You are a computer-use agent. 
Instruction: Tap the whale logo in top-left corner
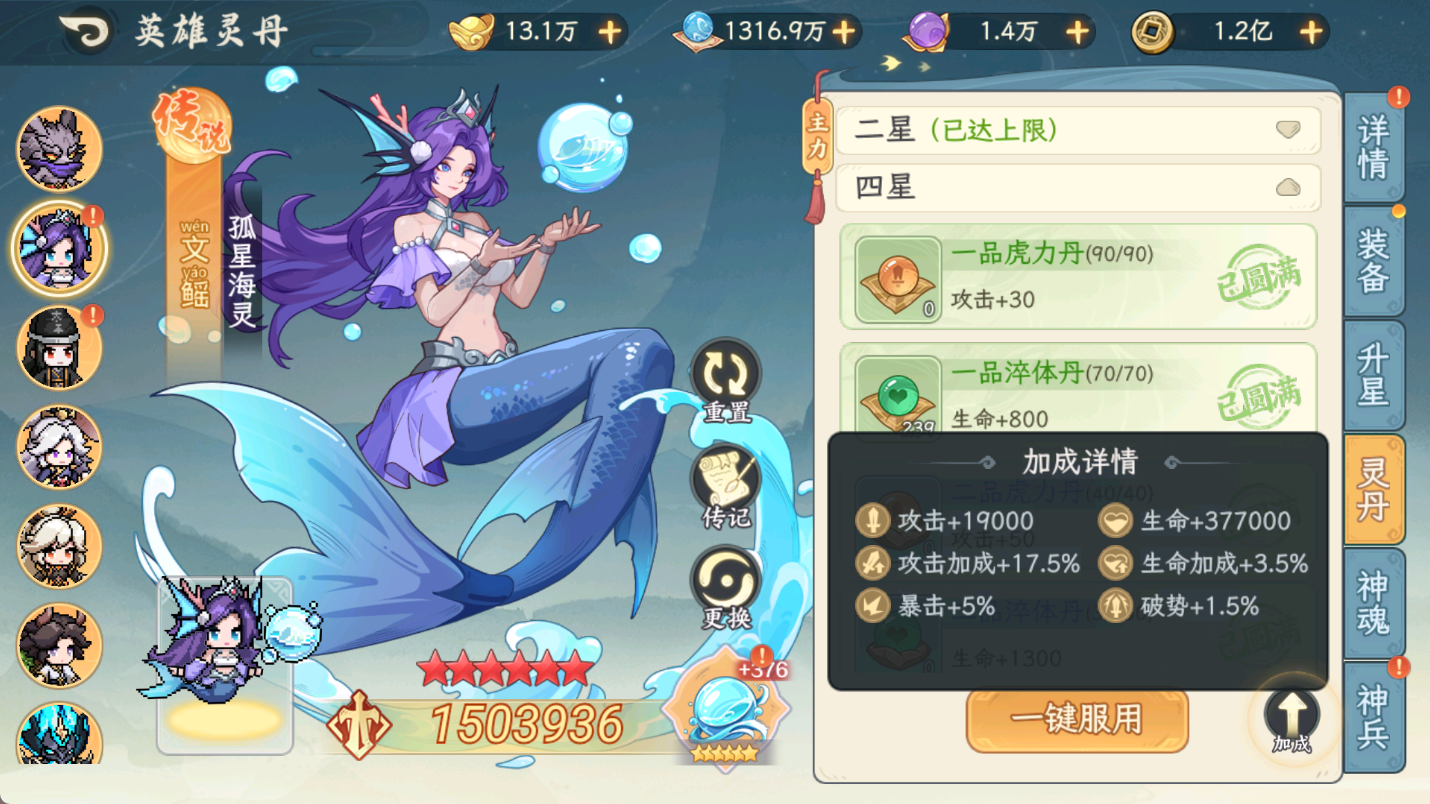coord(85,32)
